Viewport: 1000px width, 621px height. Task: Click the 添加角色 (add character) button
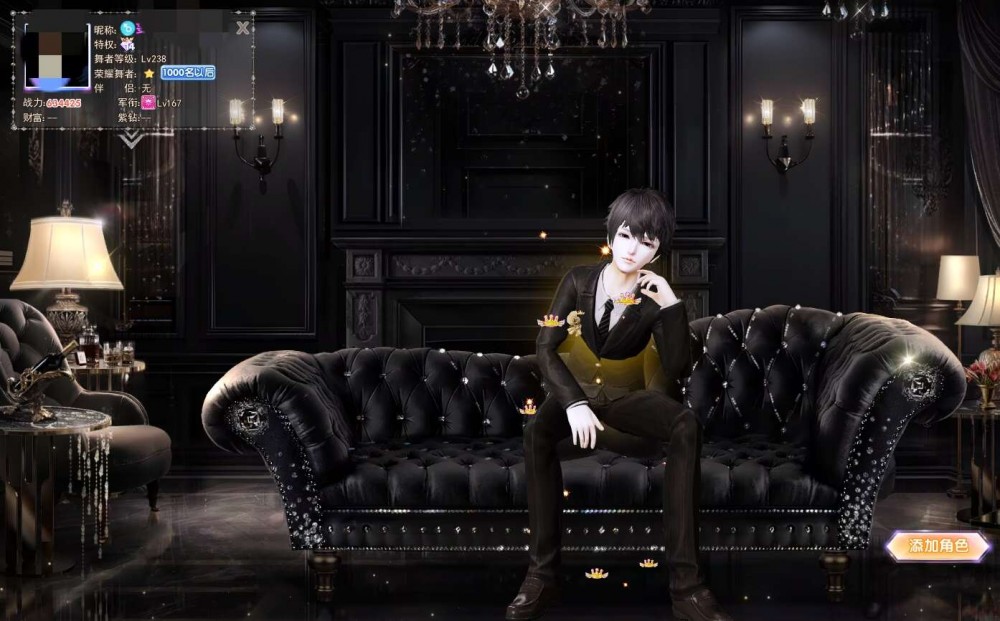937,546
